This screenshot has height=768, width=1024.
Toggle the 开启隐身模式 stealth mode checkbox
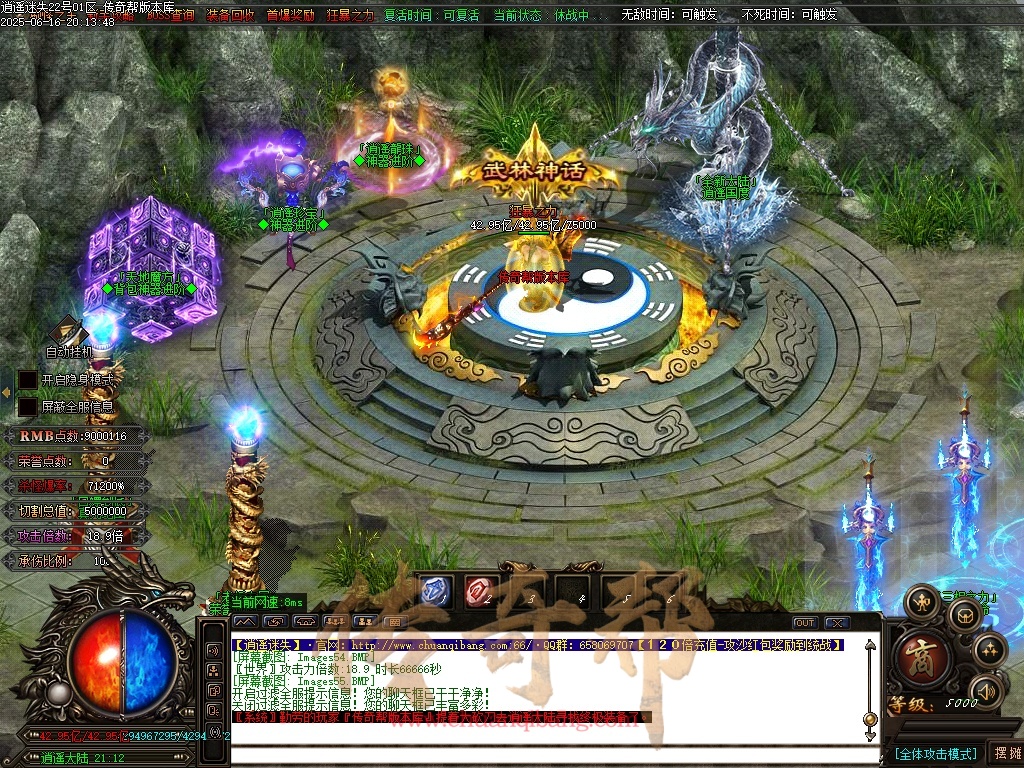click(28, 380)
